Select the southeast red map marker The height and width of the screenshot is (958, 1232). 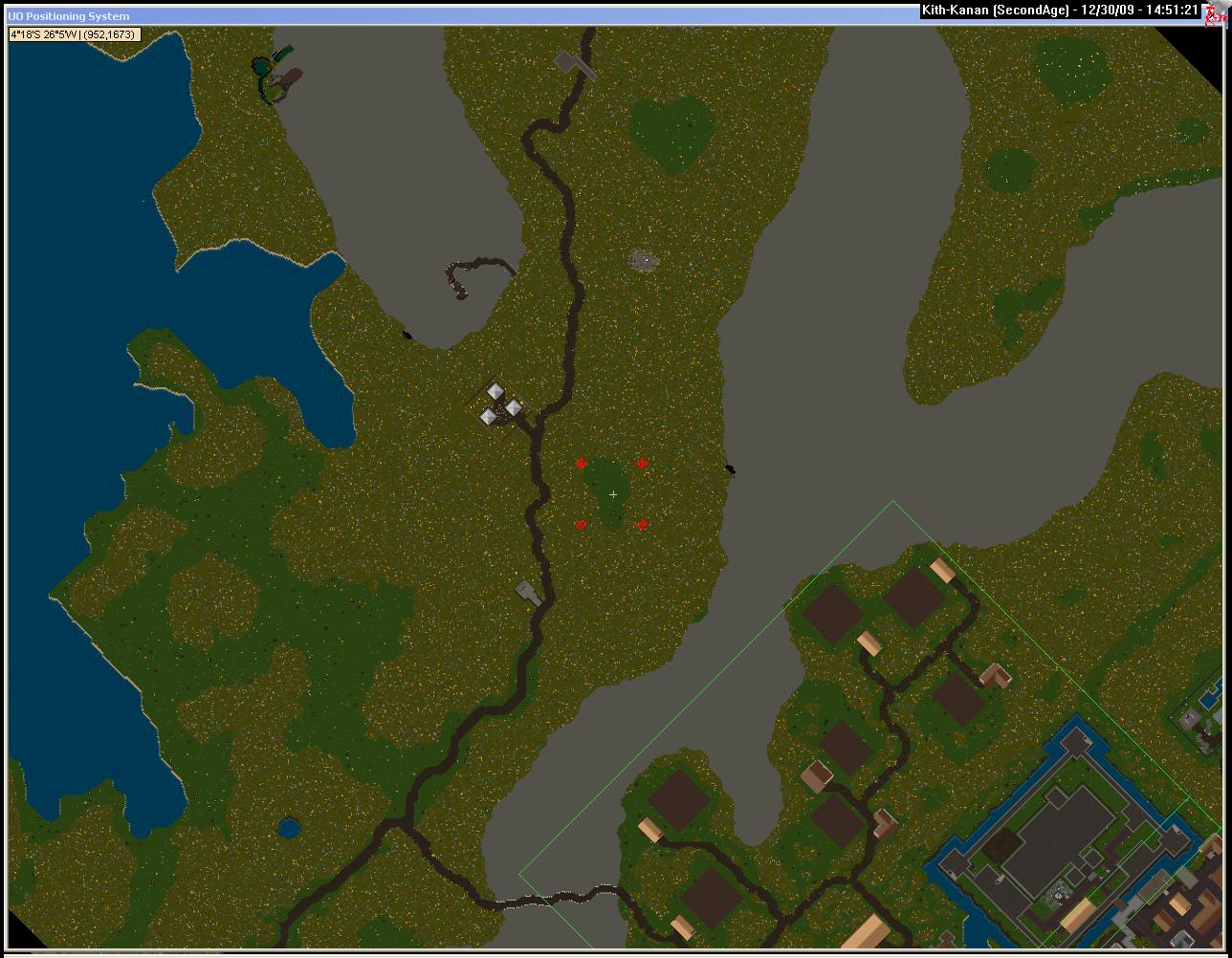tap(642, 525)
